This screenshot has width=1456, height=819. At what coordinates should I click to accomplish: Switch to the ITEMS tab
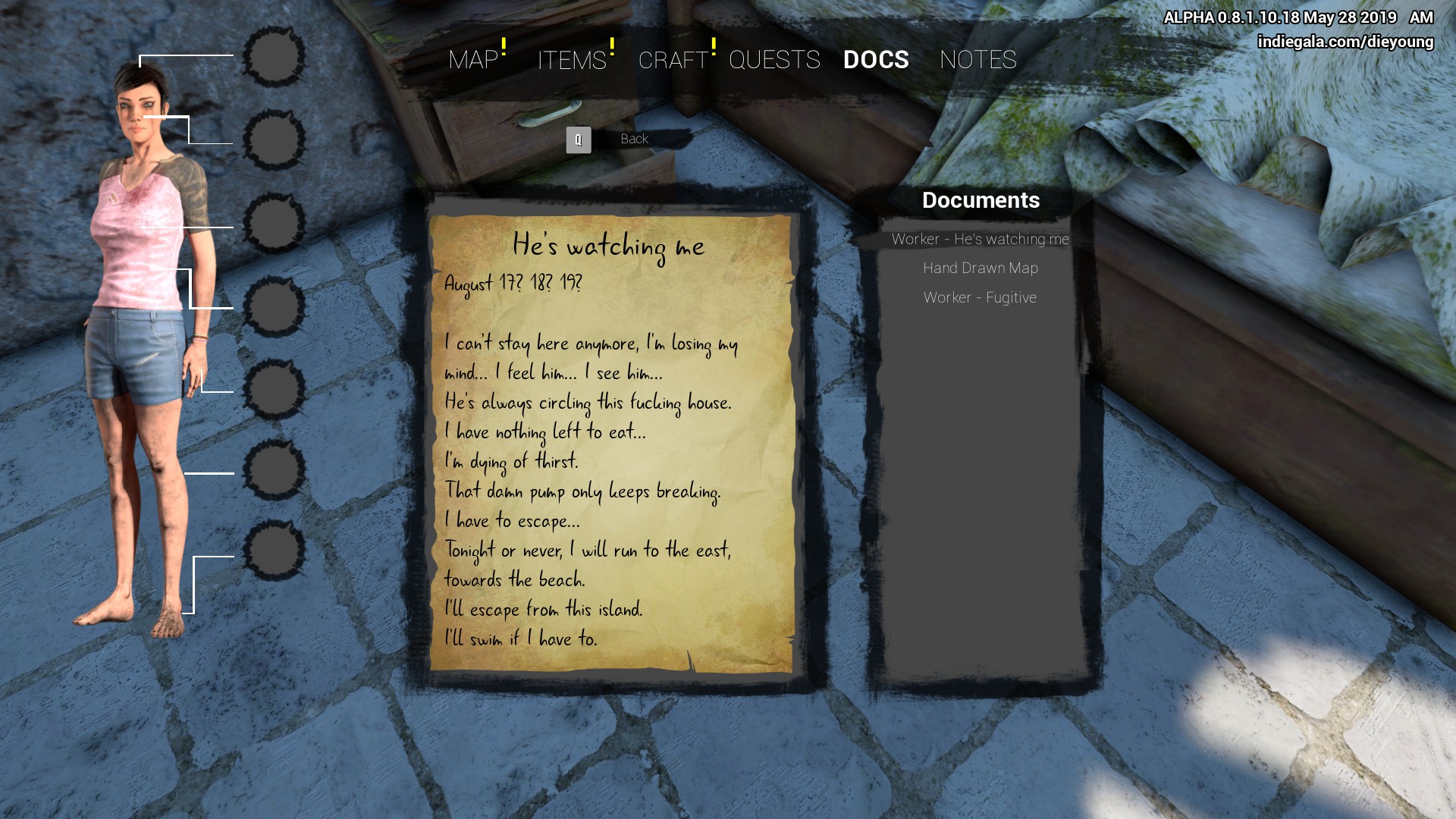point(572,60)
